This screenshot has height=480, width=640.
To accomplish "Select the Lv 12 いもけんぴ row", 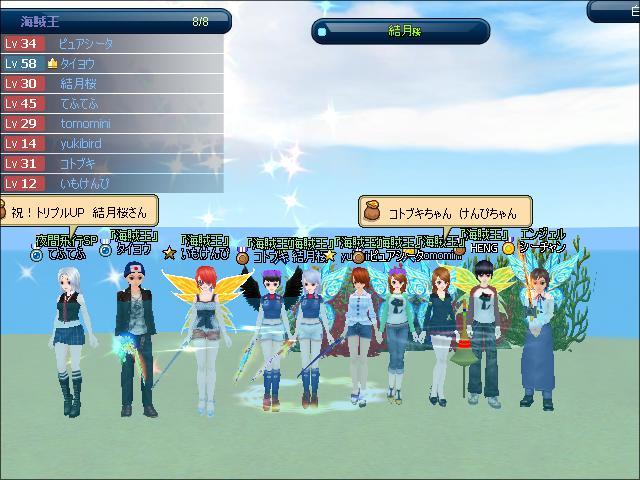I will coord(110,184).
